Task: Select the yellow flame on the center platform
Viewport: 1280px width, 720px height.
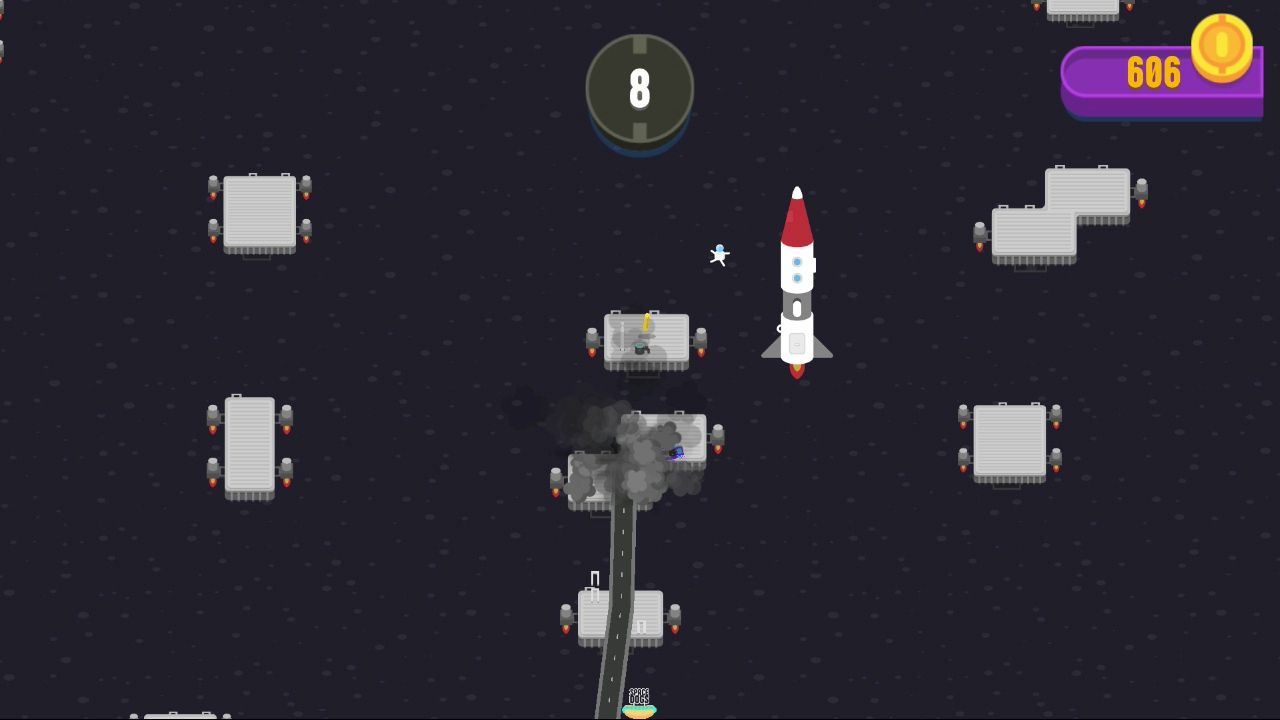Action: [648, 322]
